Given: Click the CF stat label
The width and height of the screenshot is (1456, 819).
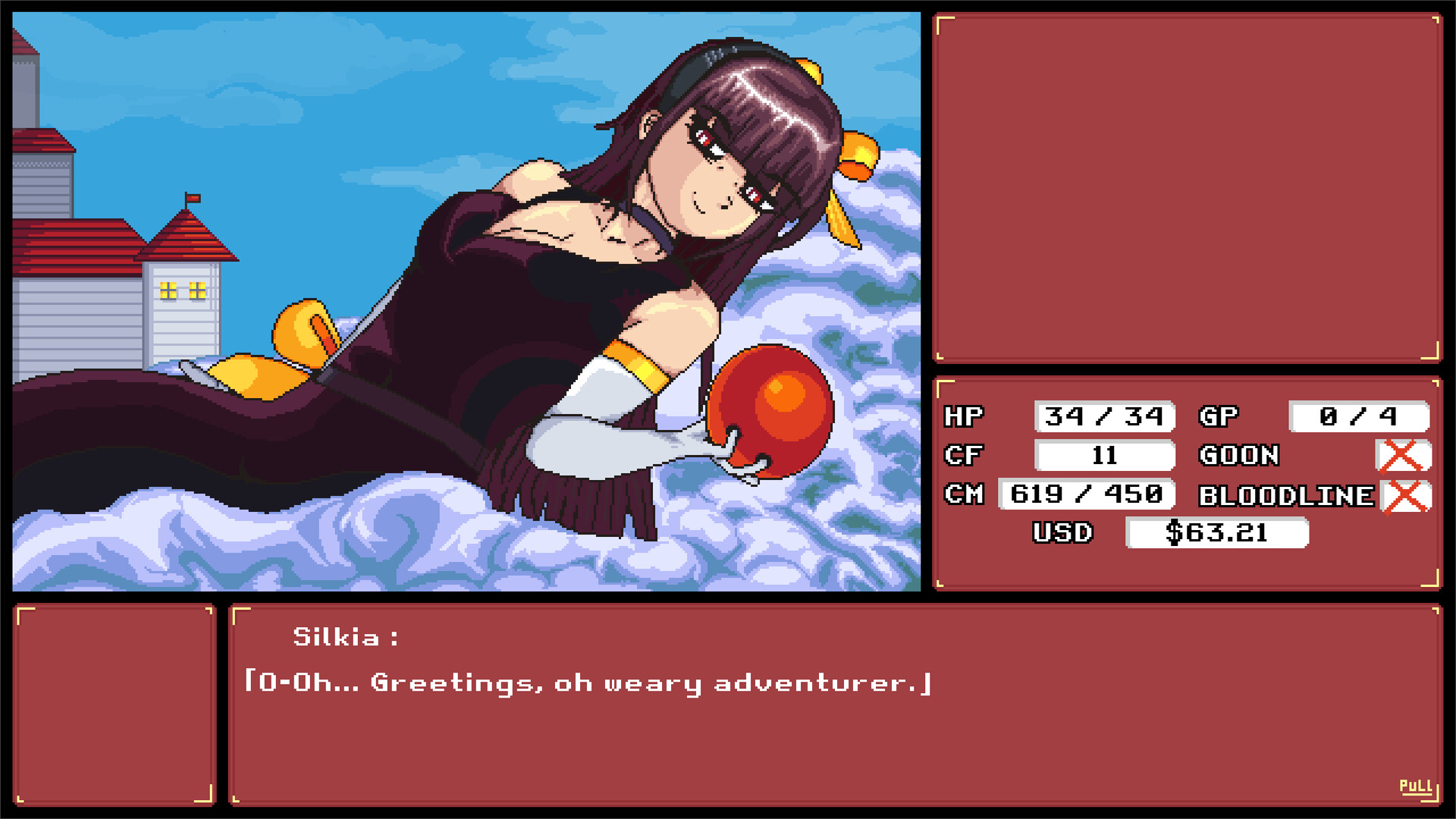Looking at the screenshot, I should click(x=963, y=456).
